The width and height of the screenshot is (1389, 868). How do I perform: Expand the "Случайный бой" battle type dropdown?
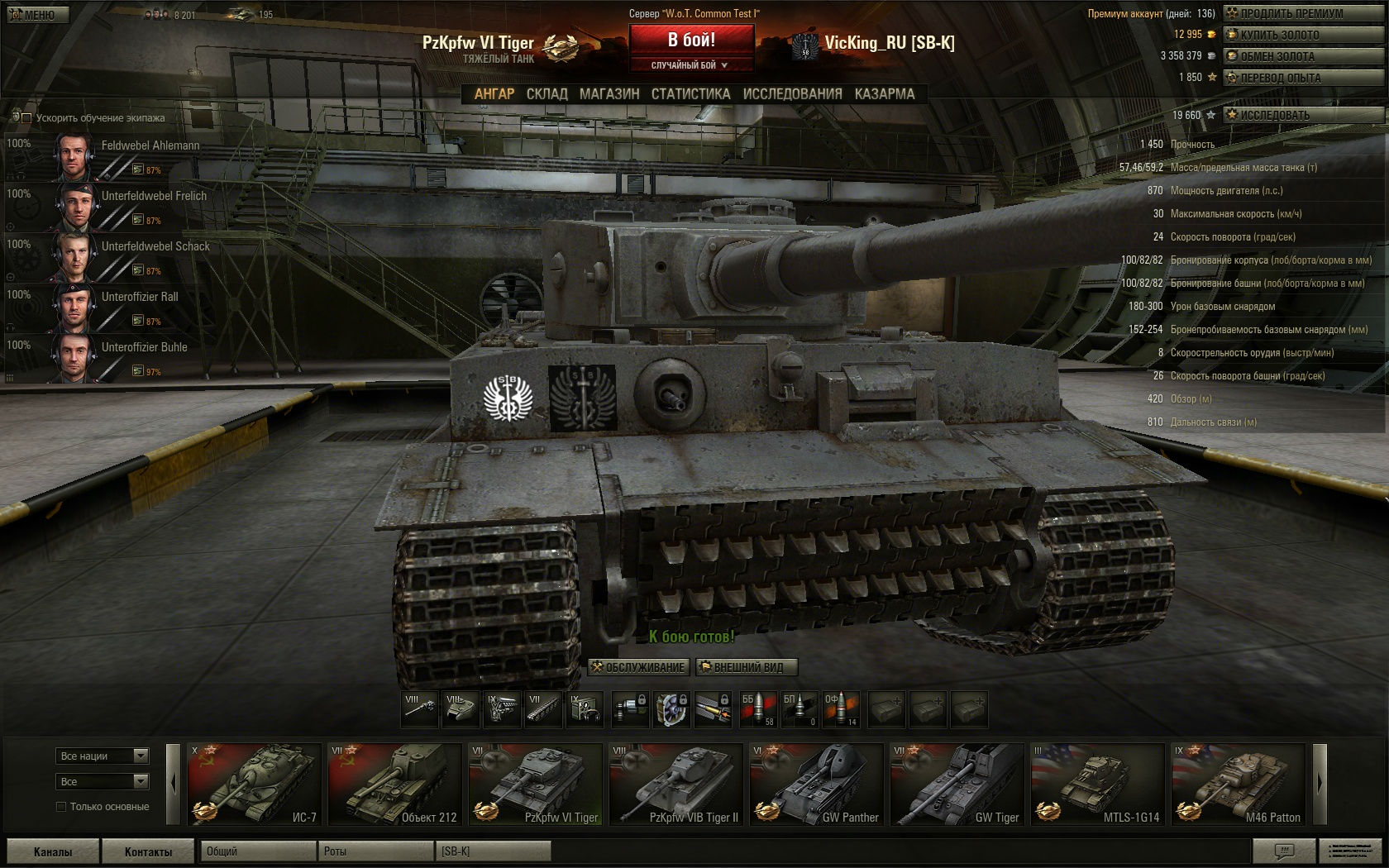pos(690,65)
